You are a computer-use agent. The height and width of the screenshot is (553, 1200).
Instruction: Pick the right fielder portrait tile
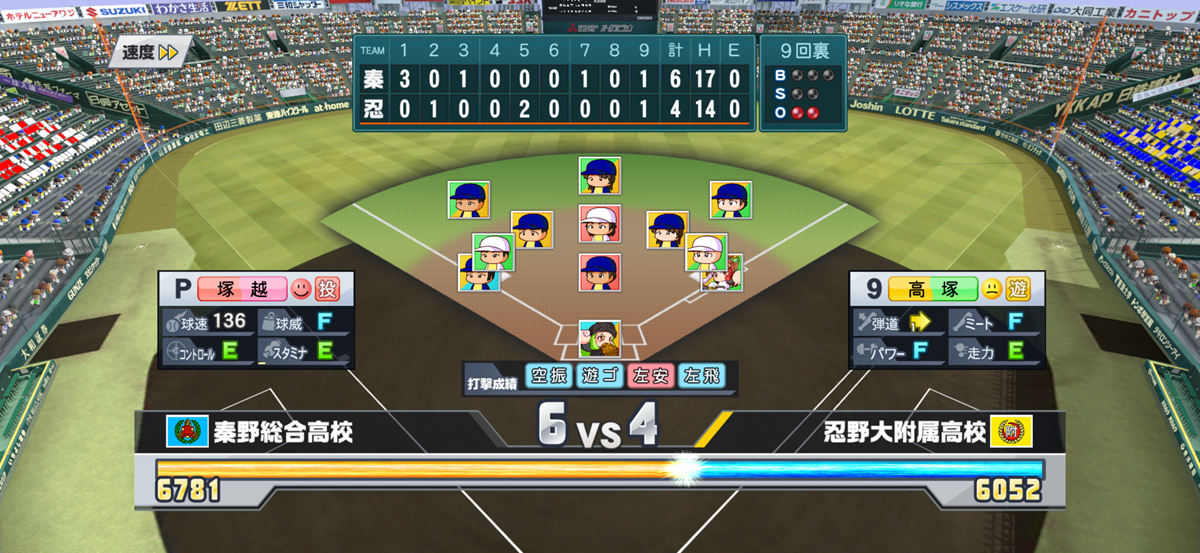pos(730,199)
